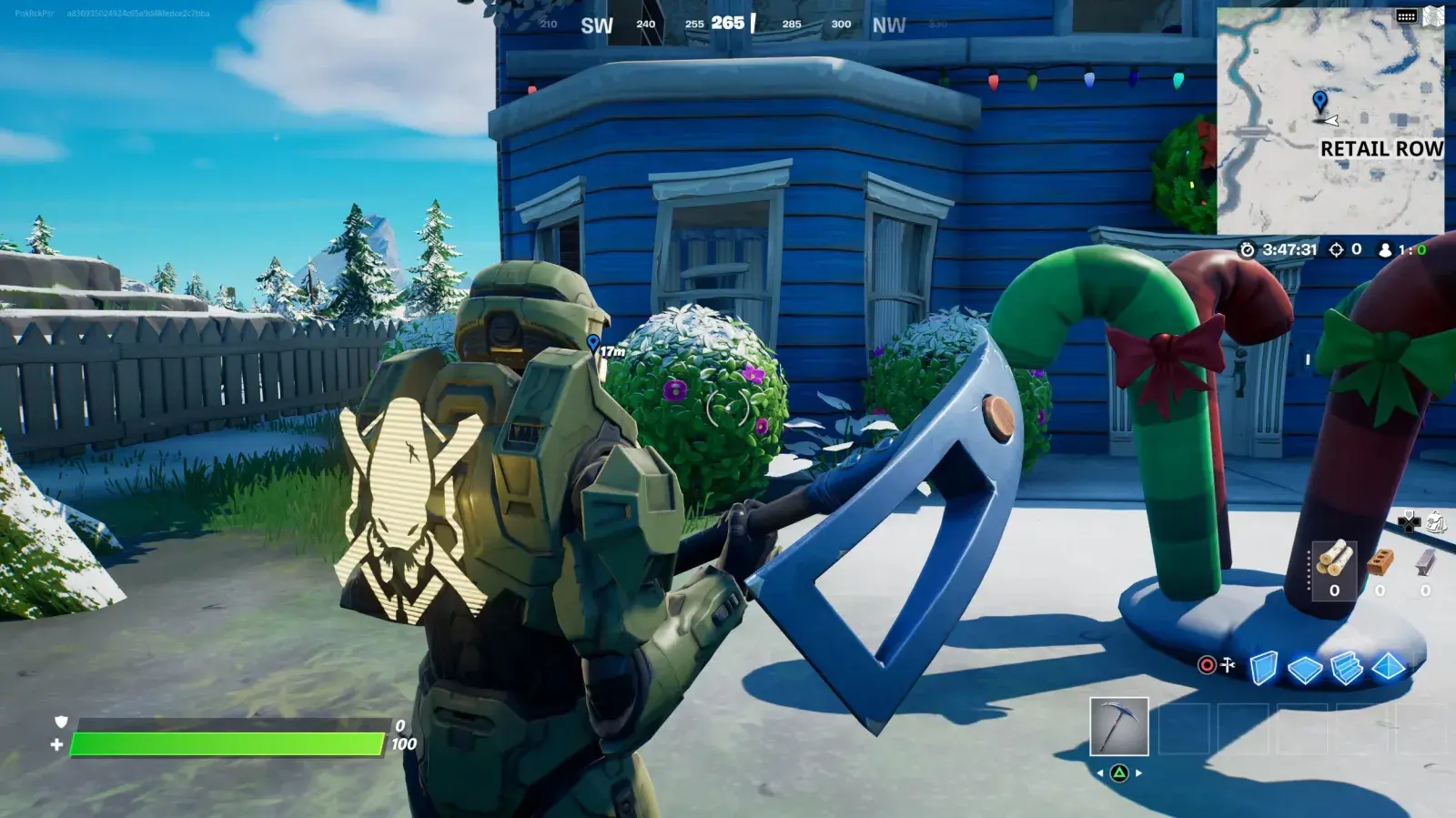Select the wall build piece icon
Viewport: 1456px width, 818px height.
(1262, 668)
